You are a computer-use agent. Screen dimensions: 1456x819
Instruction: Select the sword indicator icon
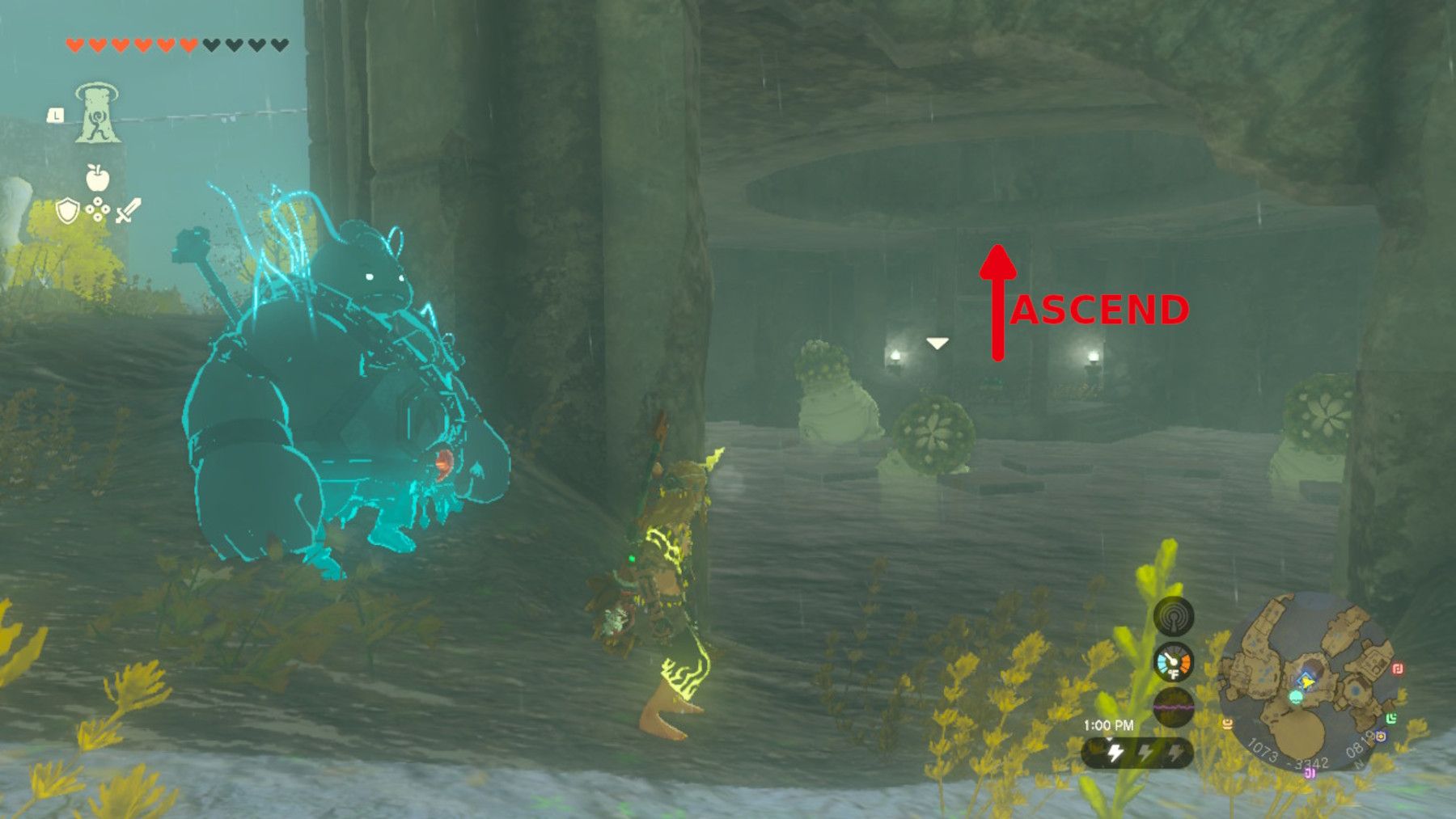(x=127, y=211)
